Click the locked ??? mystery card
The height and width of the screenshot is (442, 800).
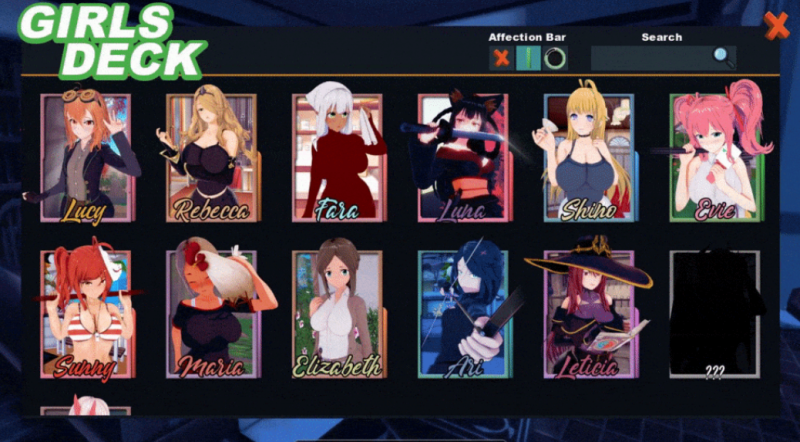pos(714,314)
